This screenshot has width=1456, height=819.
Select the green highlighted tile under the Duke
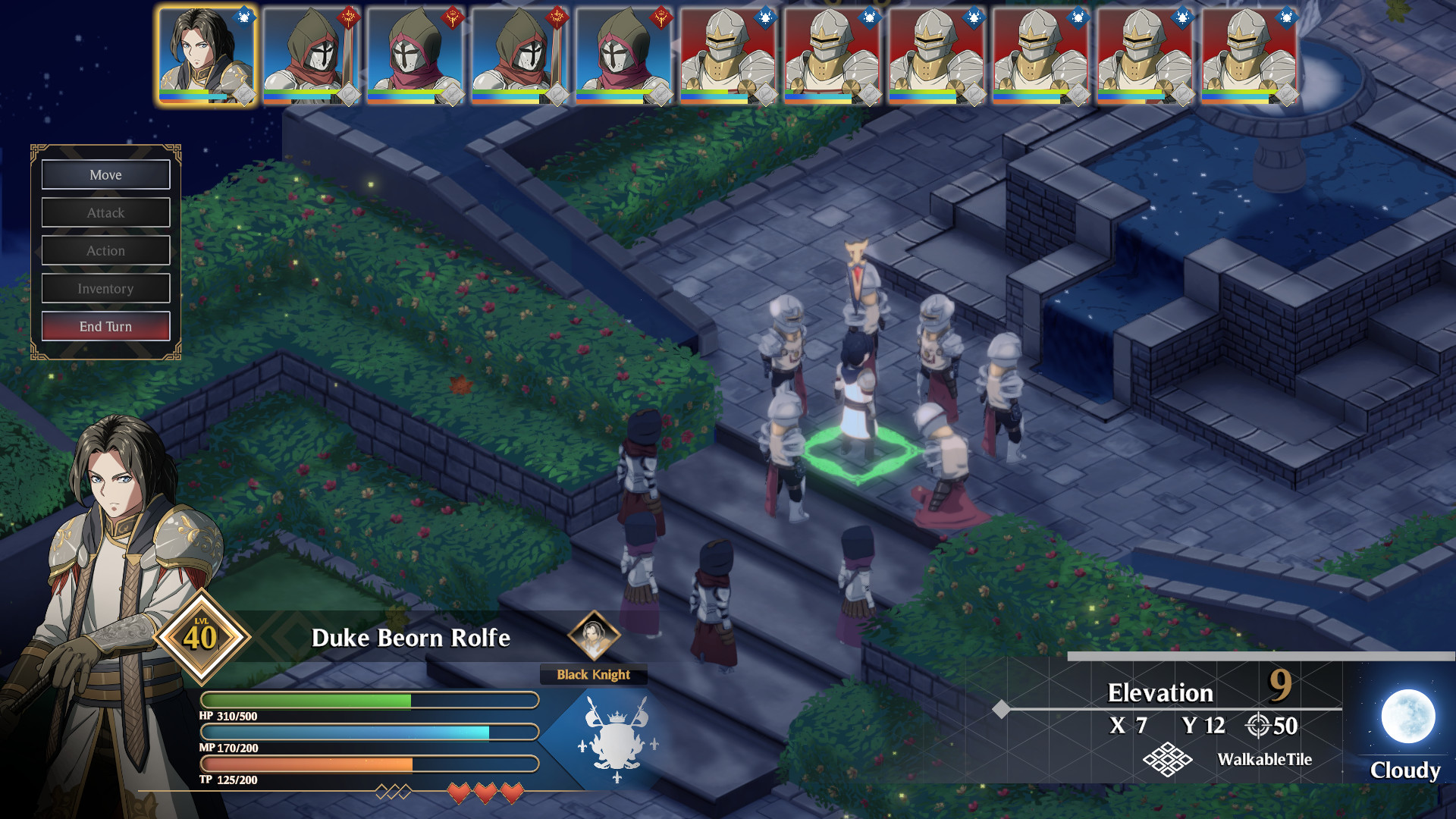coord(857,453)
